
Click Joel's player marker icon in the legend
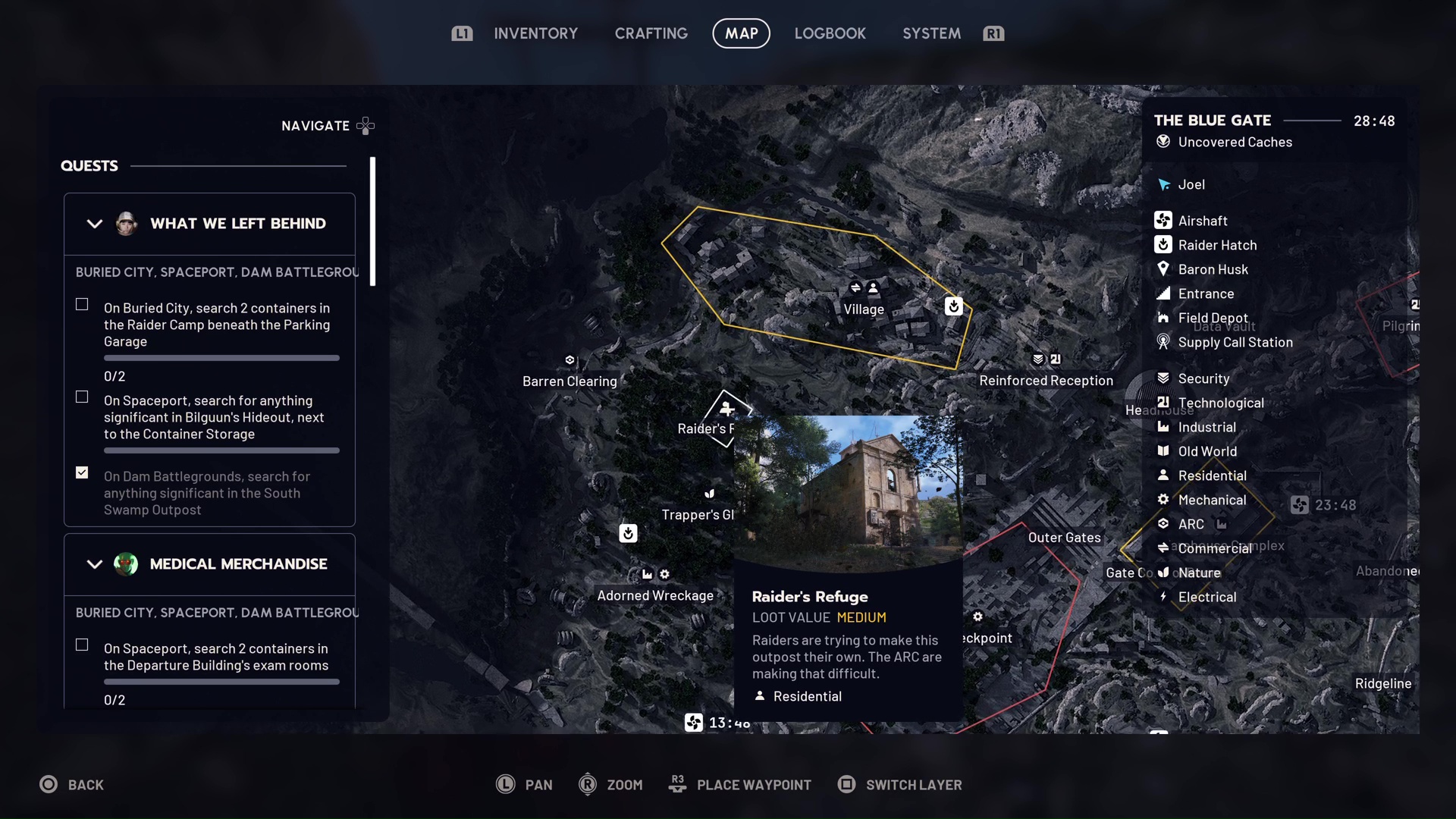click(x=1164, y=184)
